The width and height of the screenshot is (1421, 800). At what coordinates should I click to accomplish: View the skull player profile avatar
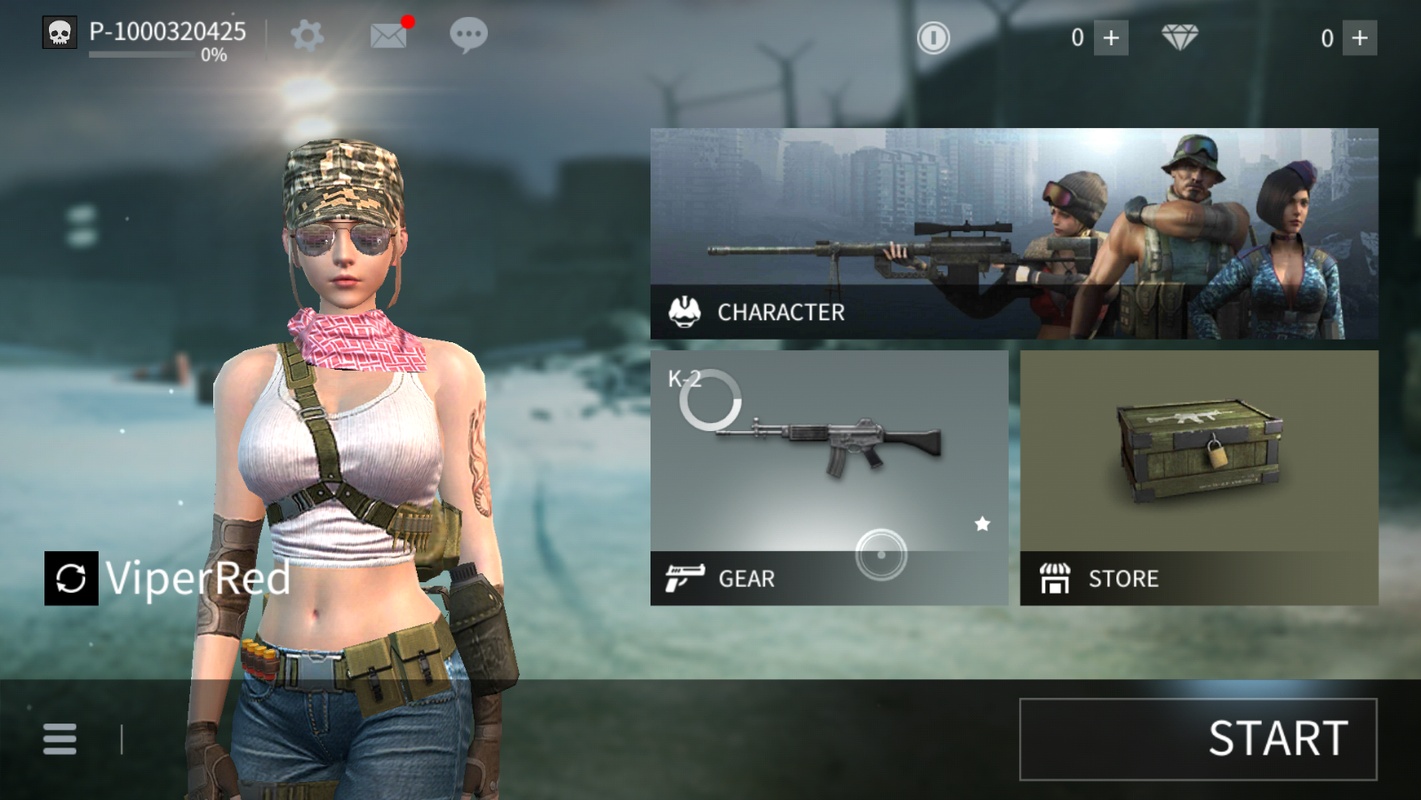pos(59,32)
